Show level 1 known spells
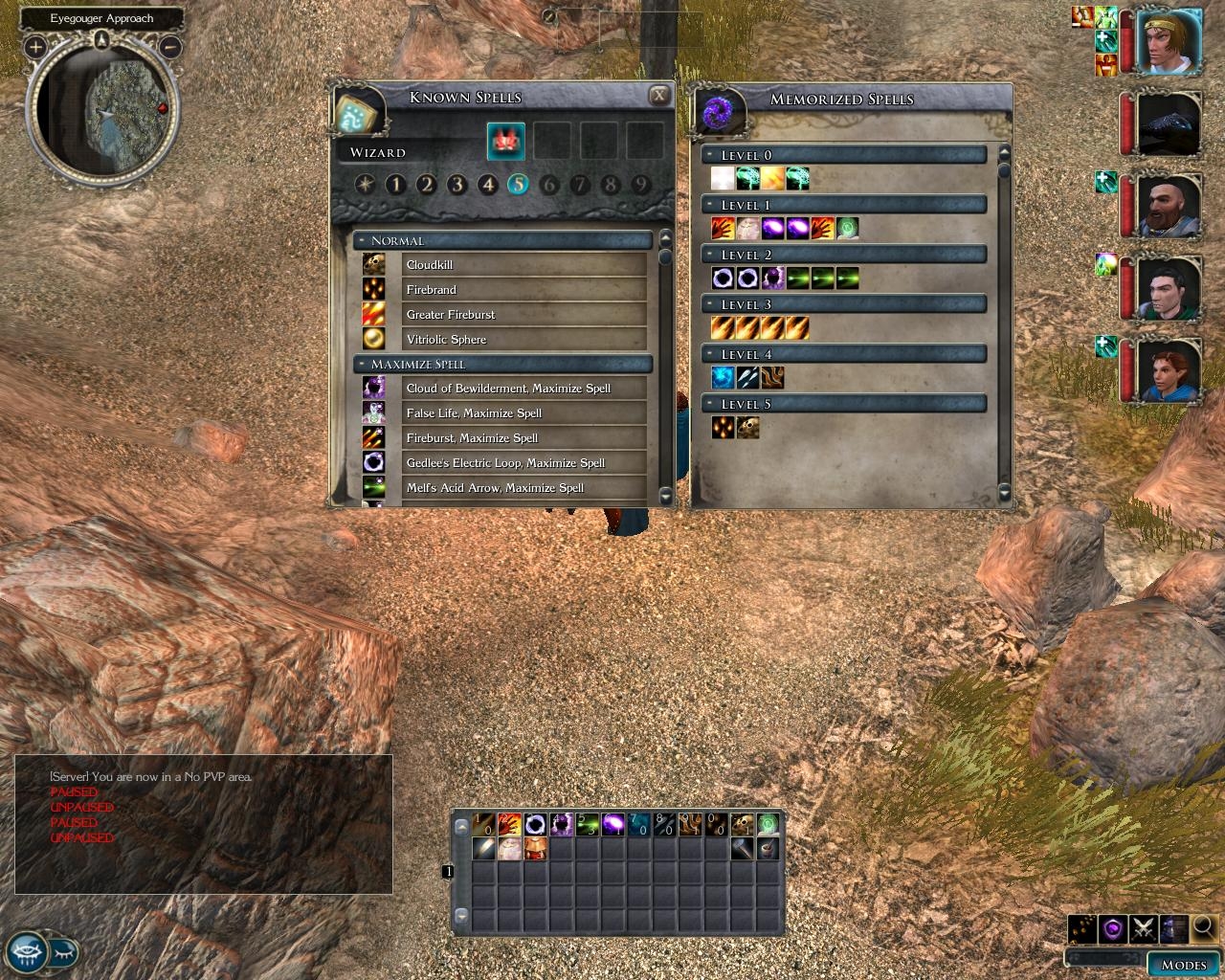1225x980 pixels. tap(396, 185)
